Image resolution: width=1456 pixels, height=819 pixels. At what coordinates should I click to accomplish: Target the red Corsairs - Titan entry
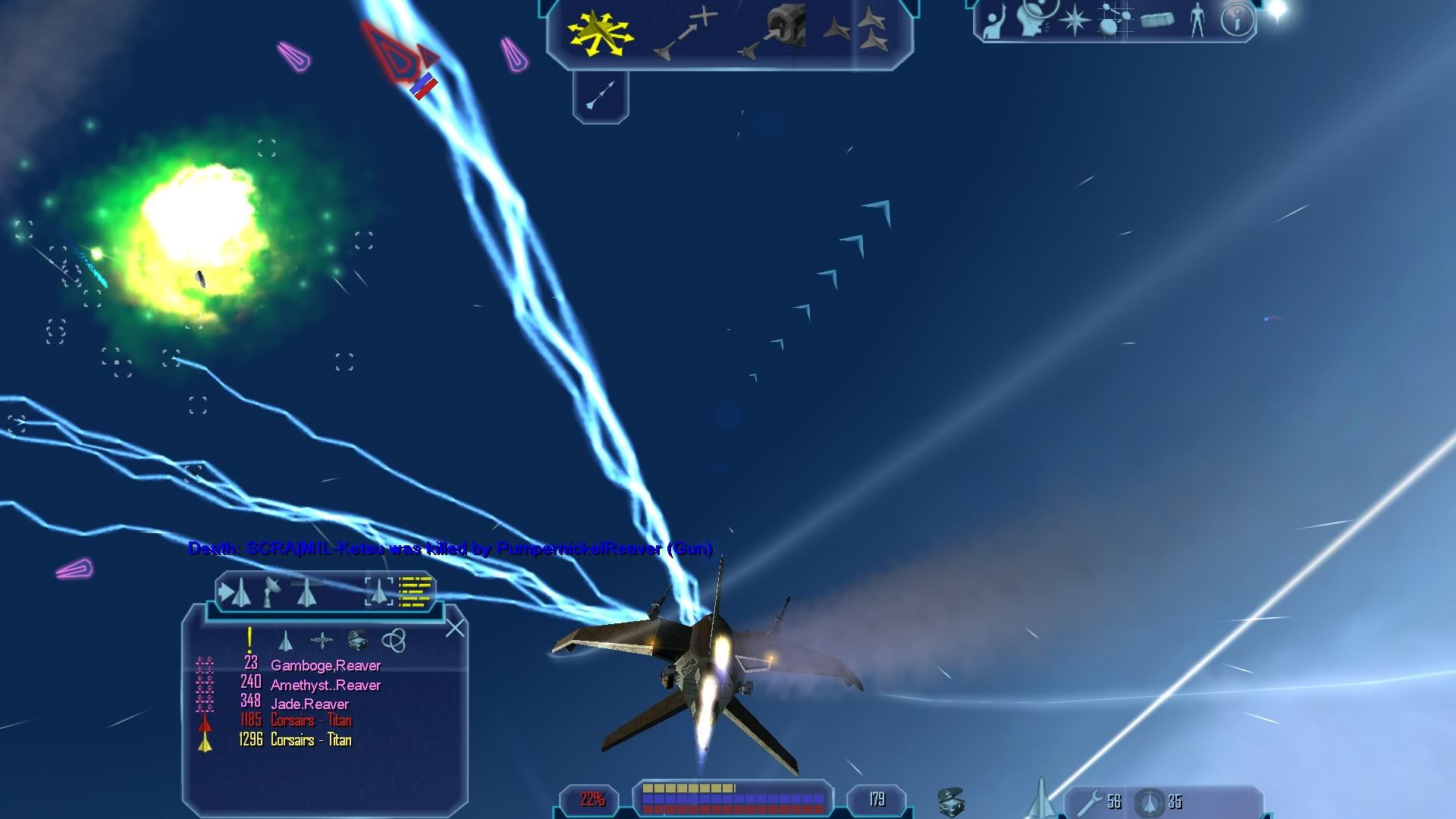coord(311,721)
